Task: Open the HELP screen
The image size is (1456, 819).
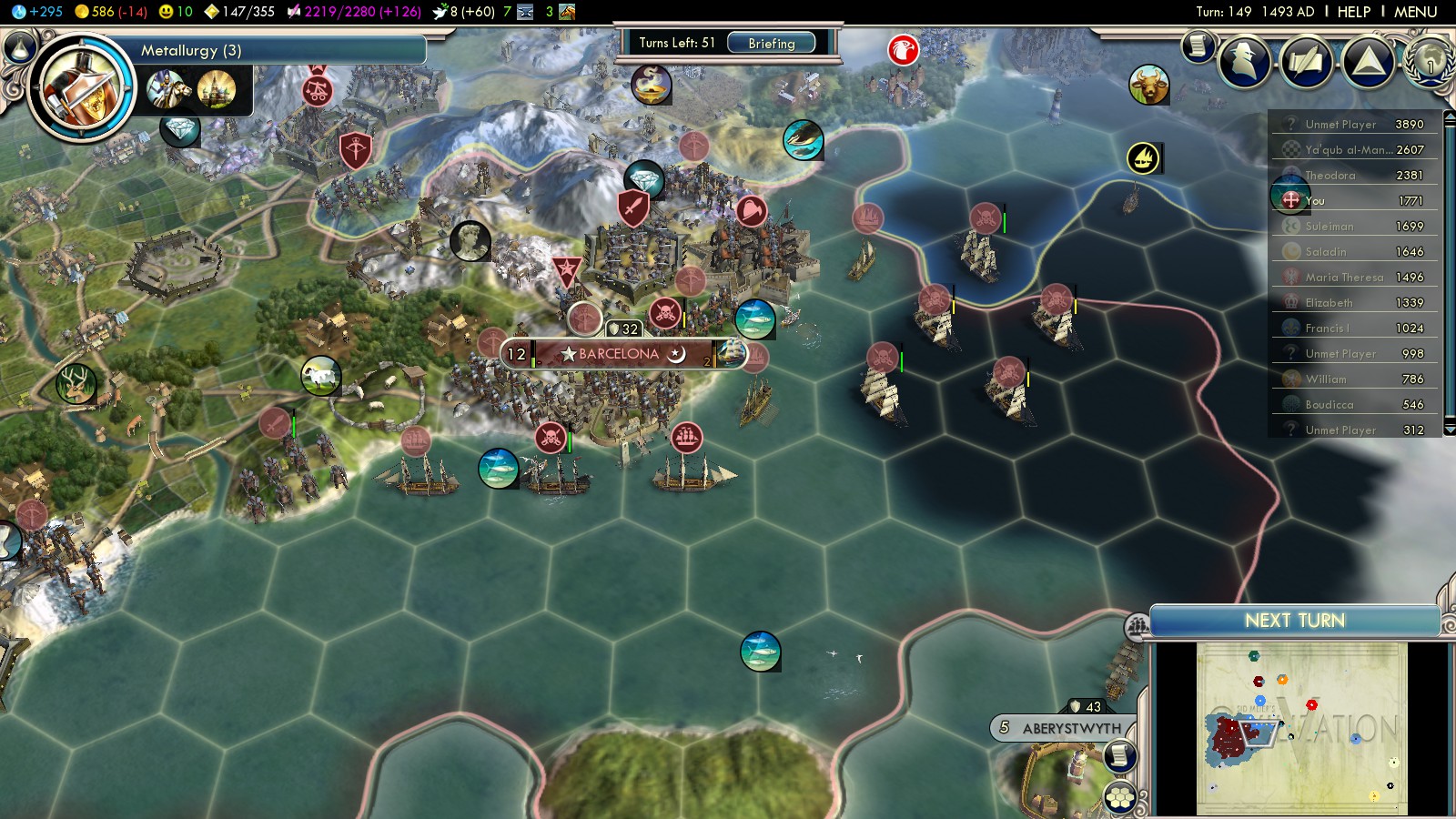Action: pyautogui.click(x=1353, y=12)
